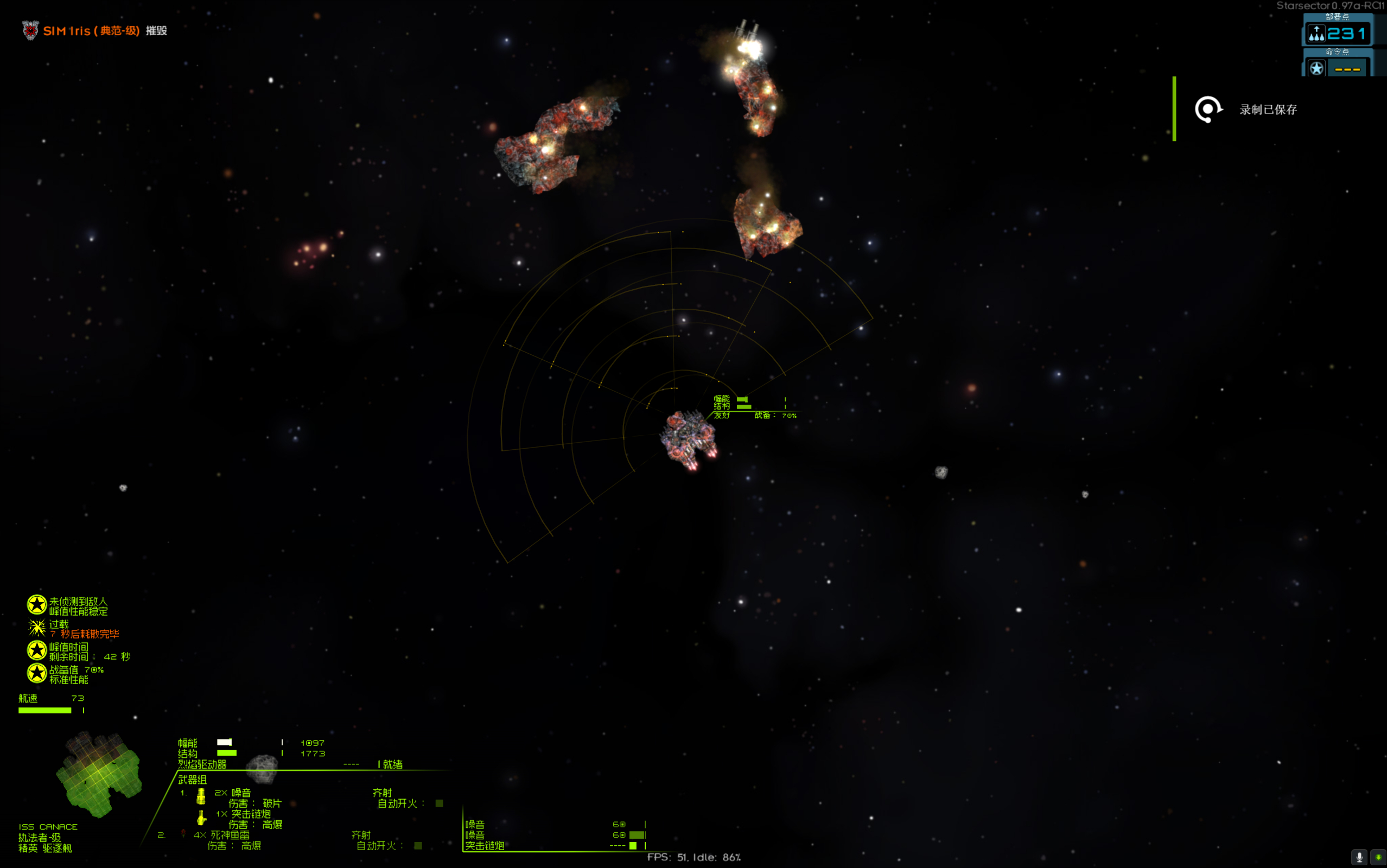Click the command points star icon
Image resolution: width=1387 pixels, height=868 pixels.
[1317, 69]
